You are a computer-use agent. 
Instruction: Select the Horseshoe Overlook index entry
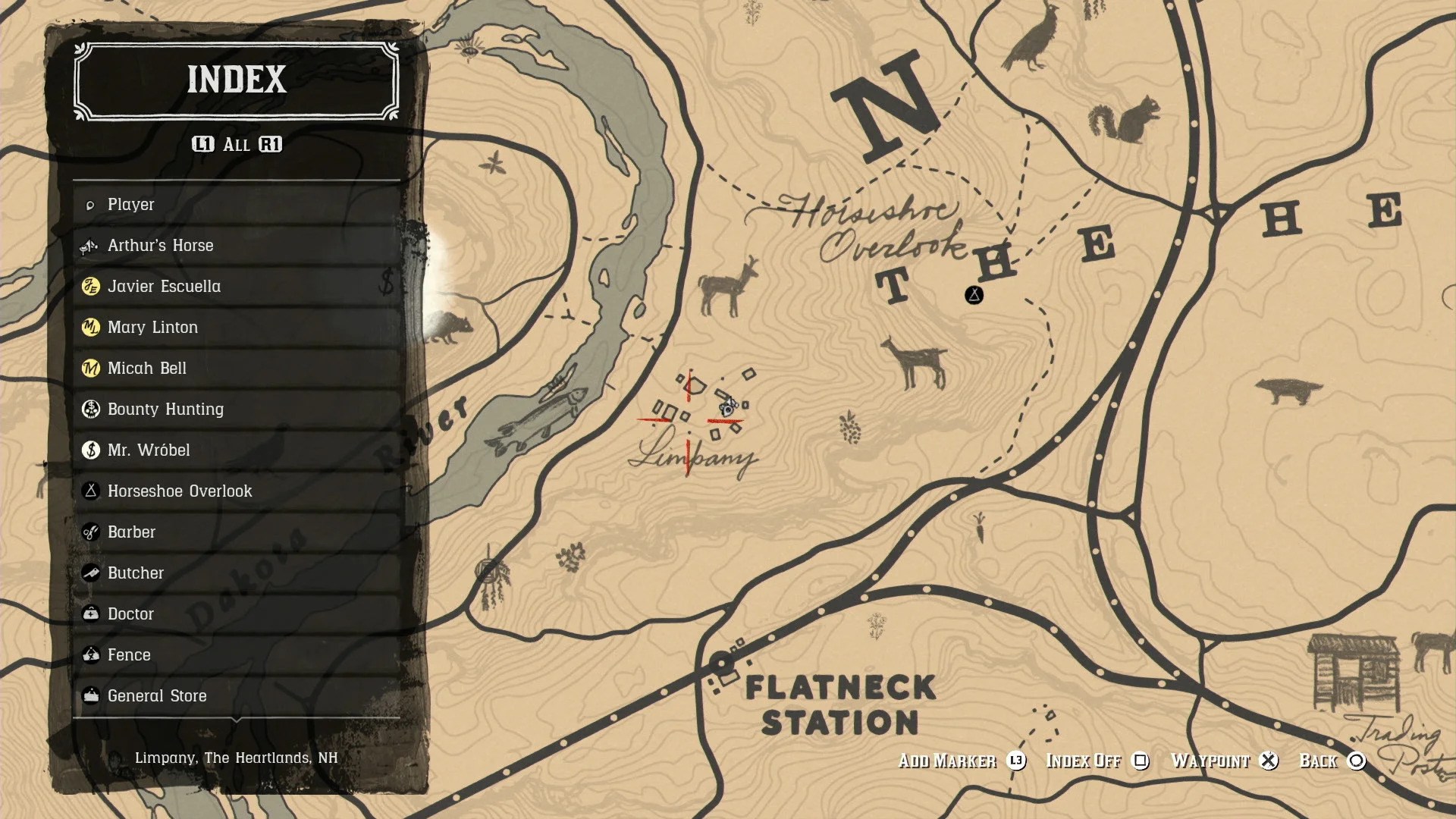coord(180,491)
